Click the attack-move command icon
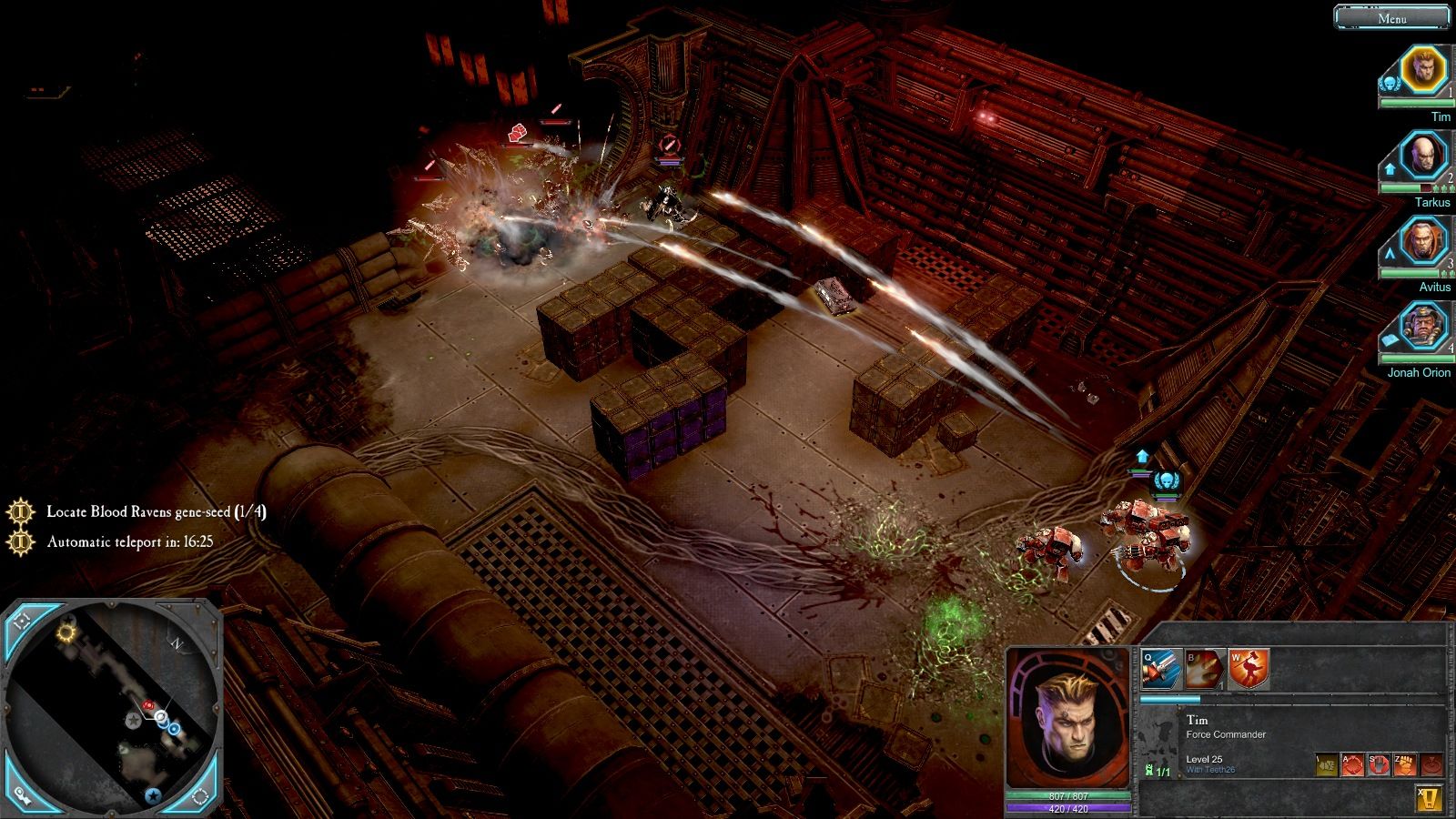 1352,765
